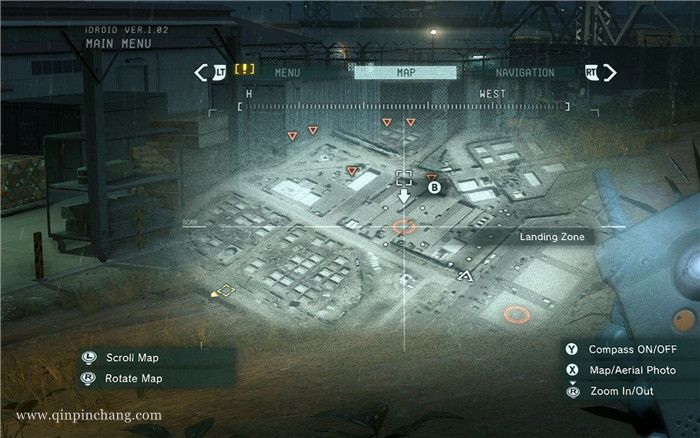Select the MAP tab
Screen dimensions: 700x438
[x=406, y=73]
